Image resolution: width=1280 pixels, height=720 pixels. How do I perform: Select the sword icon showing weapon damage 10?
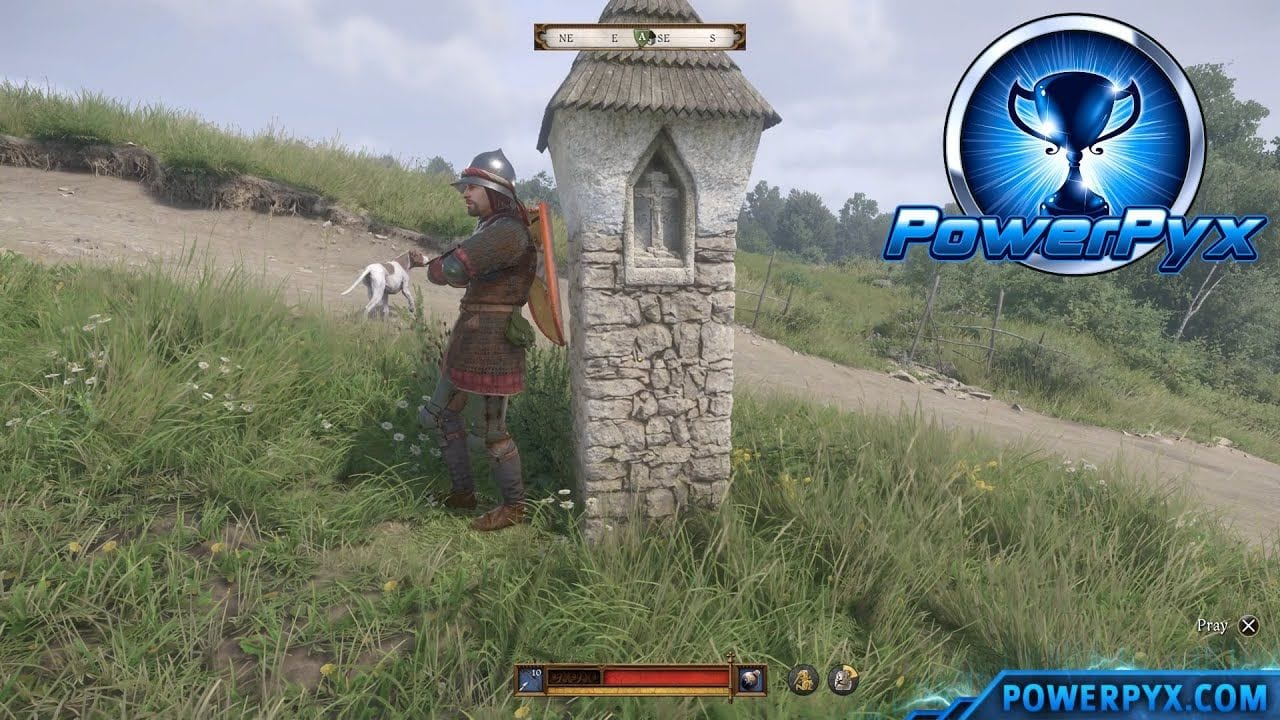530,680
